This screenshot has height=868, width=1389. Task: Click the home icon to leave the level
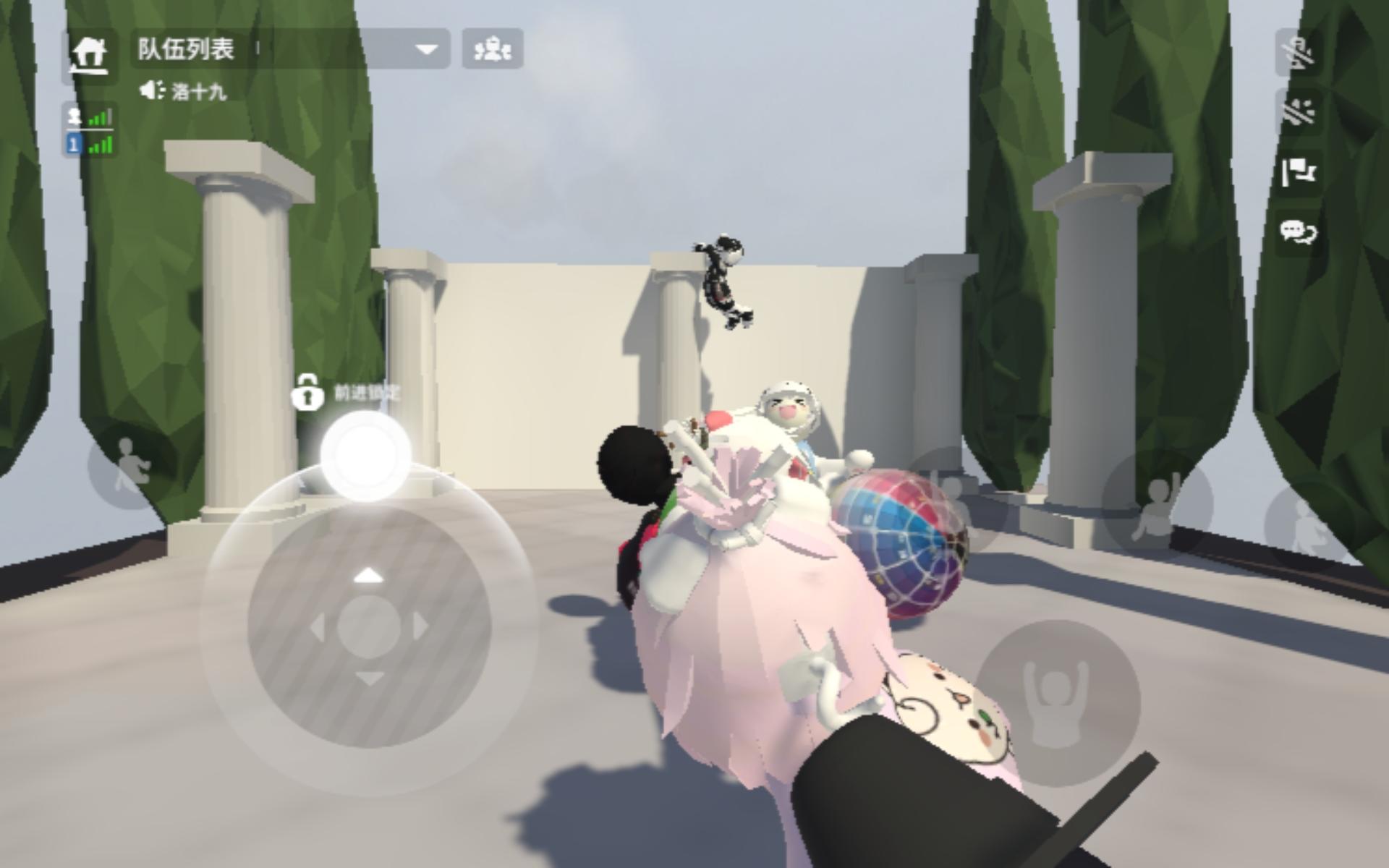pos(90,54)
